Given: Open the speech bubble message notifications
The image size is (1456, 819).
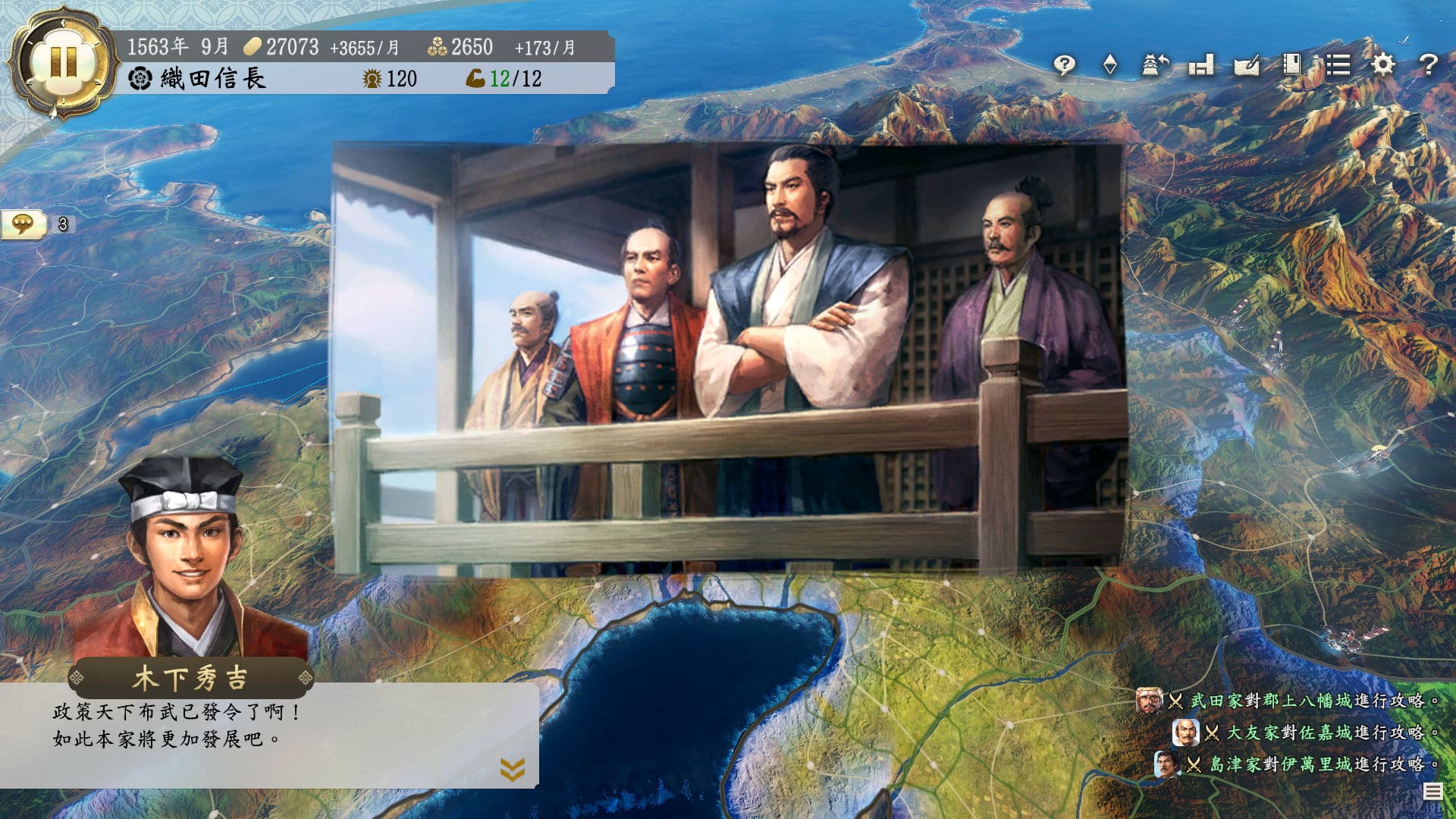Looking at the screenshot, I should click(24, 224).
